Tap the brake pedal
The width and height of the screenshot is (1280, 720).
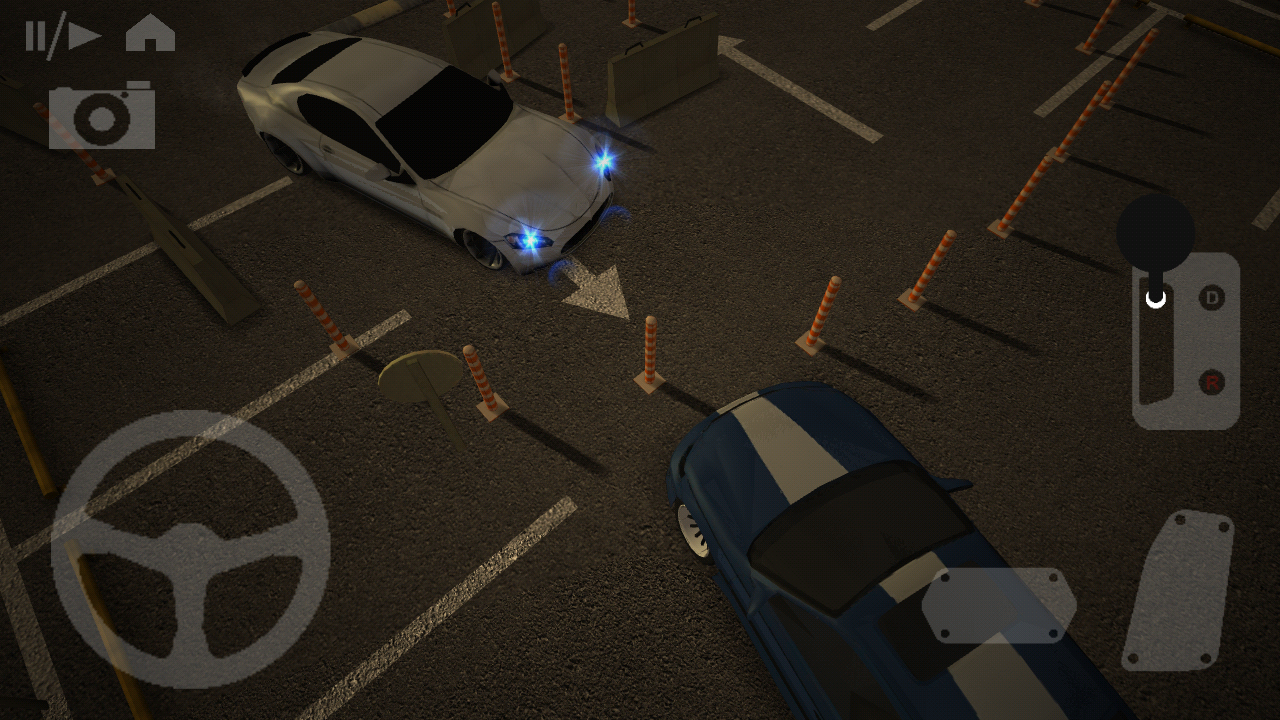998,605
